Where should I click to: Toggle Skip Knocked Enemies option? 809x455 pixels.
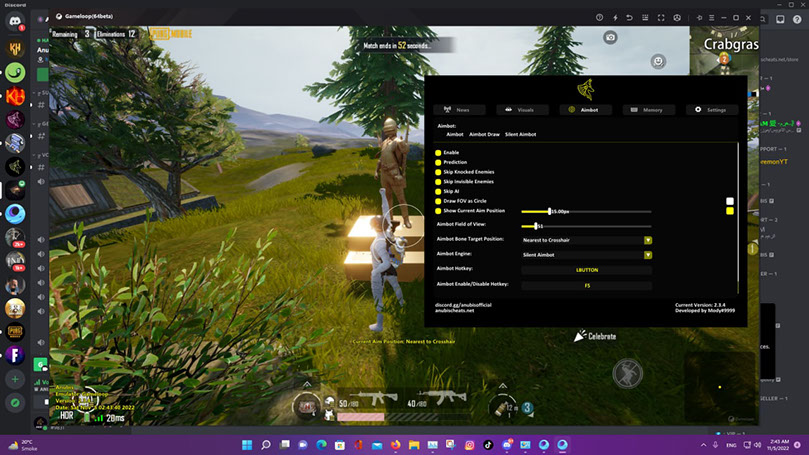point(438,172)
